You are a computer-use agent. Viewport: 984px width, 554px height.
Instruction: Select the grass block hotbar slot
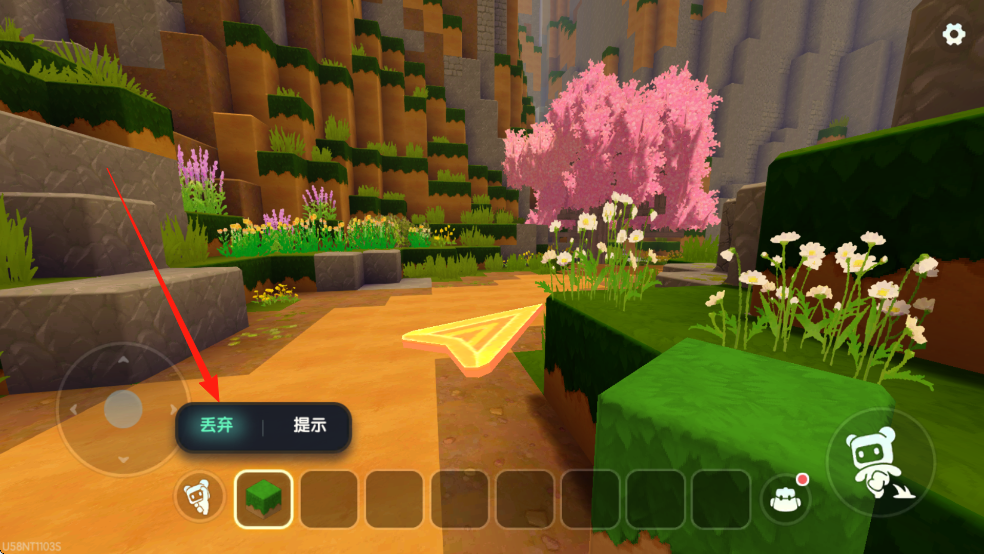(x=264, y=499)
